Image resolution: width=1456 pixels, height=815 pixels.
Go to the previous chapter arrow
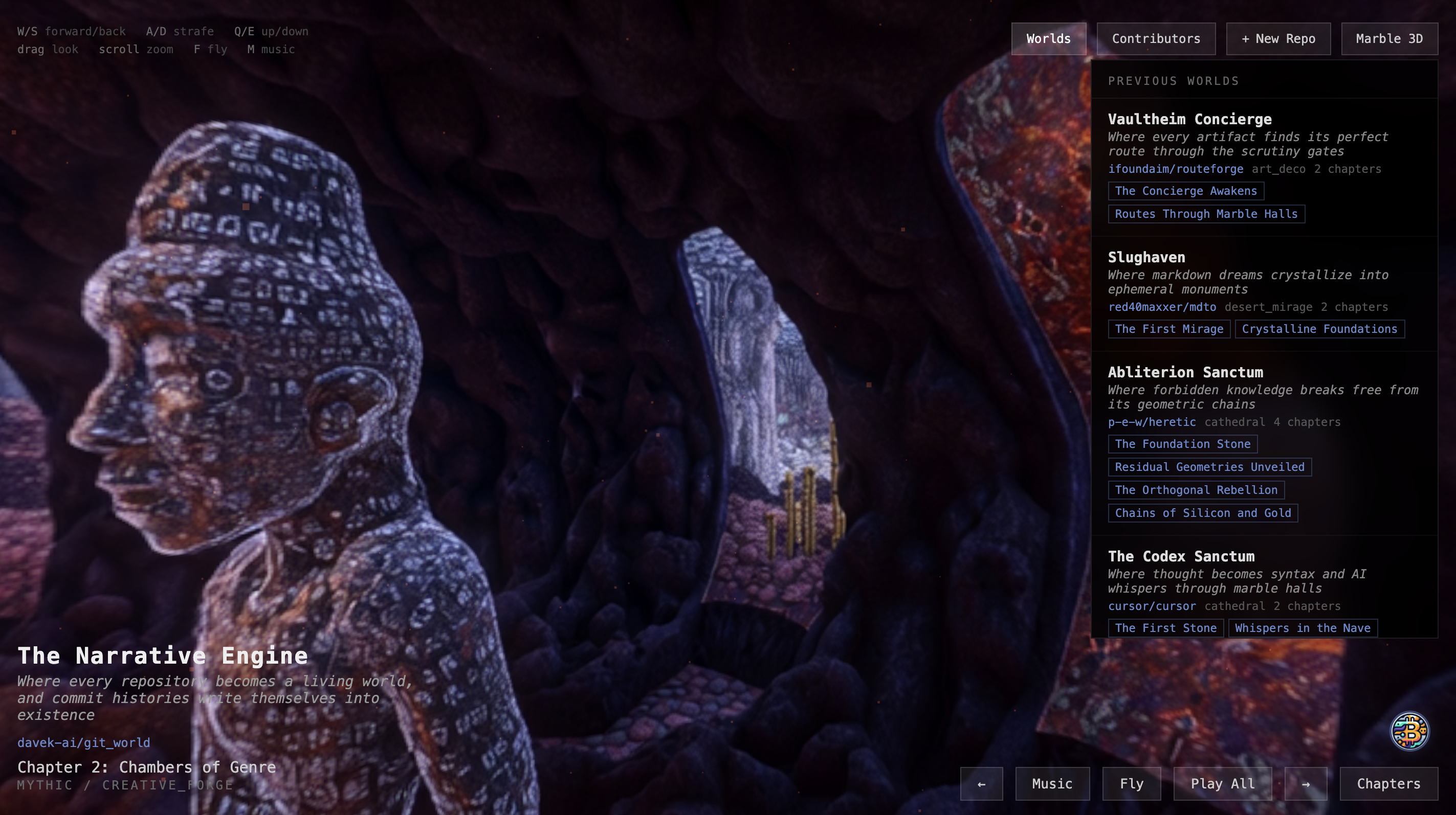pos(981,784)
